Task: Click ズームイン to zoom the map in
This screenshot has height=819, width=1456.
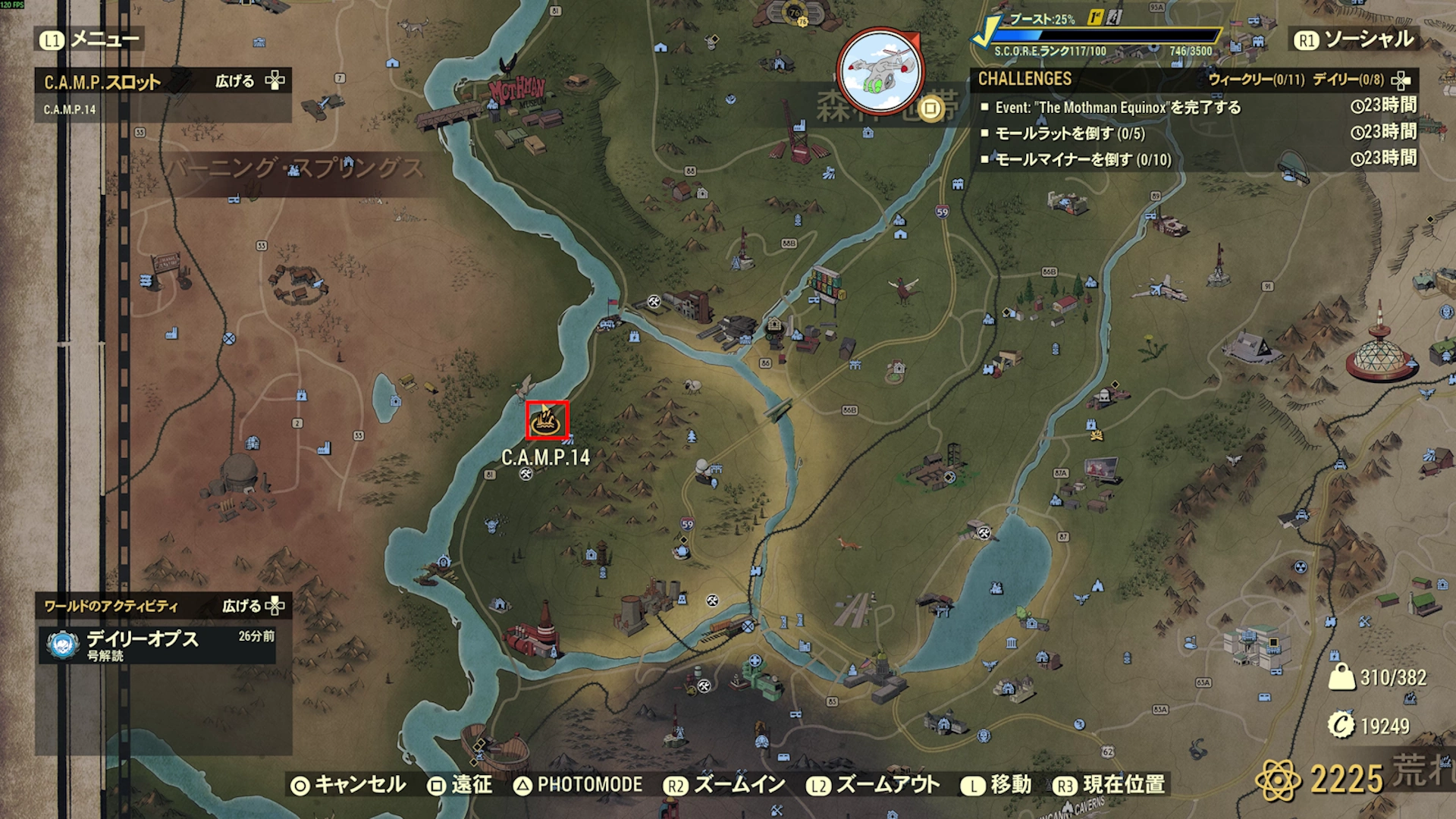Action: click(725, 785)
